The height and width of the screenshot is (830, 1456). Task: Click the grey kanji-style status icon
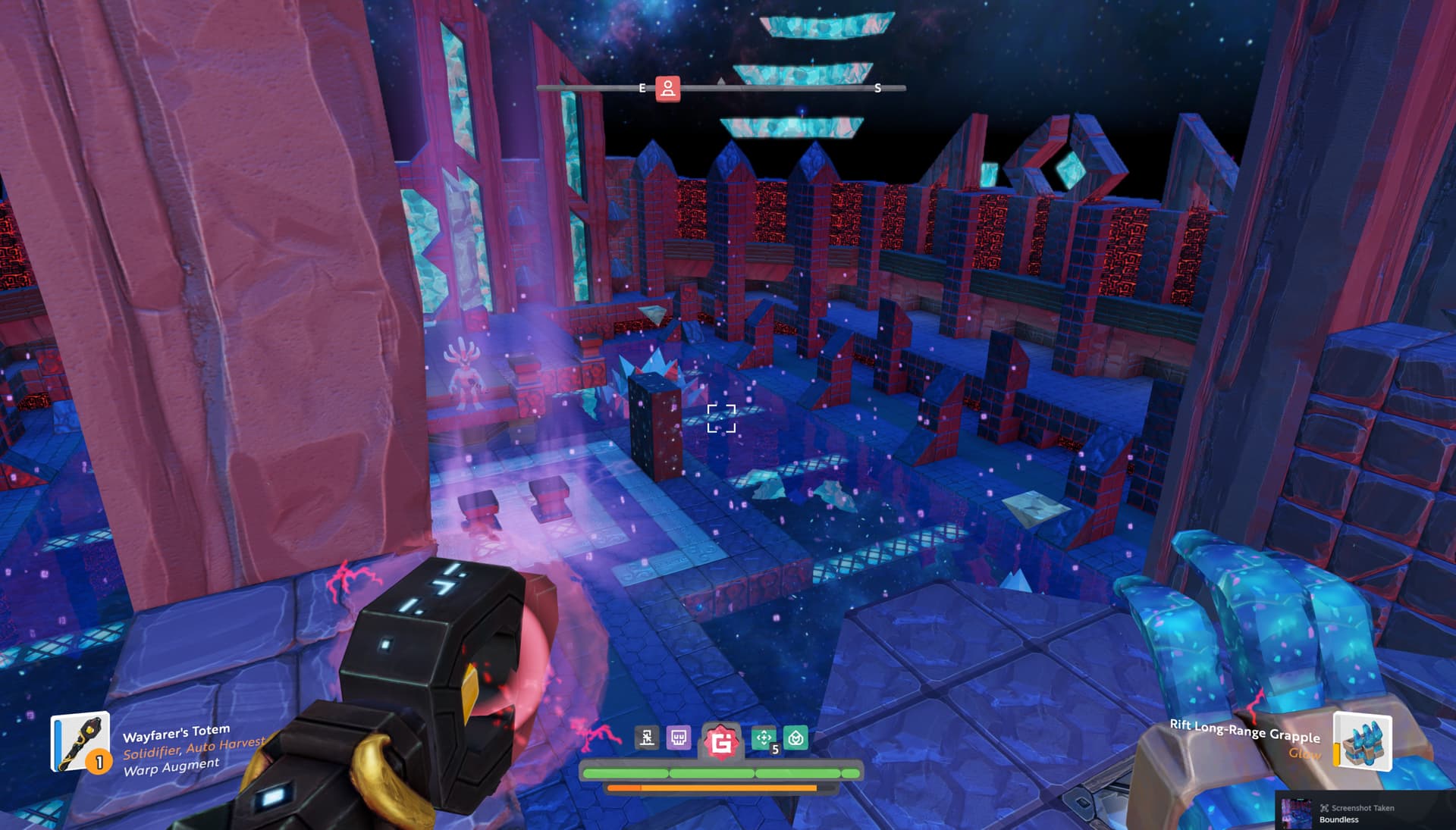(647, 738)
